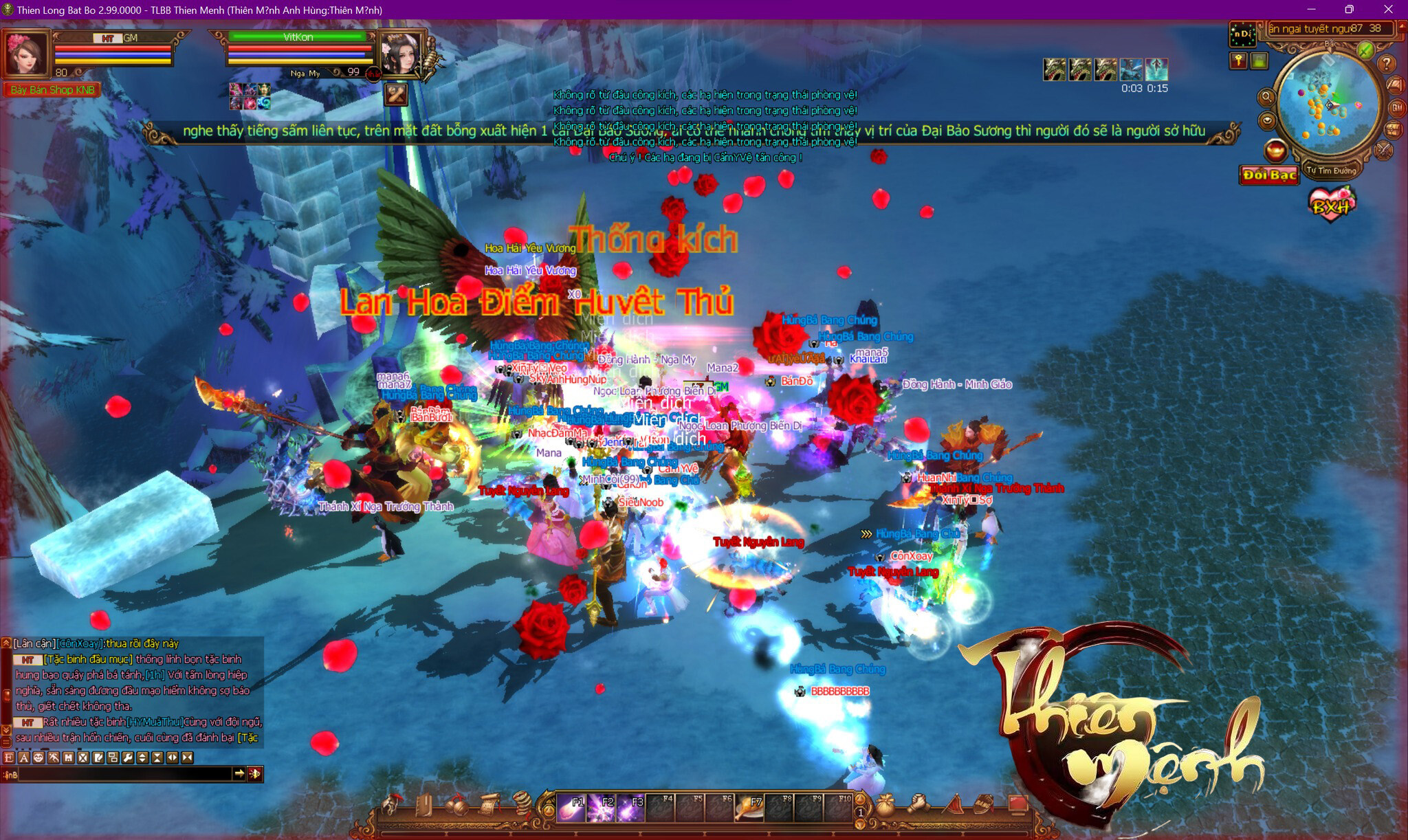Click the Bày Bán Shop KNB button
The width and height of the screenshot is (1408, 840).
(52, 90)
